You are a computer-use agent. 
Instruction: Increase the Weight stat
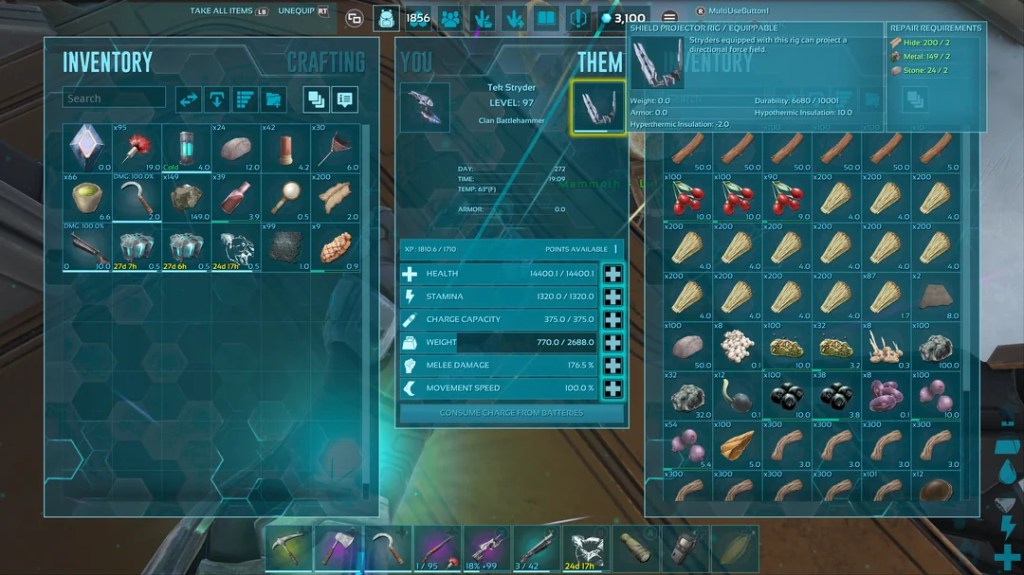(612, 342)
